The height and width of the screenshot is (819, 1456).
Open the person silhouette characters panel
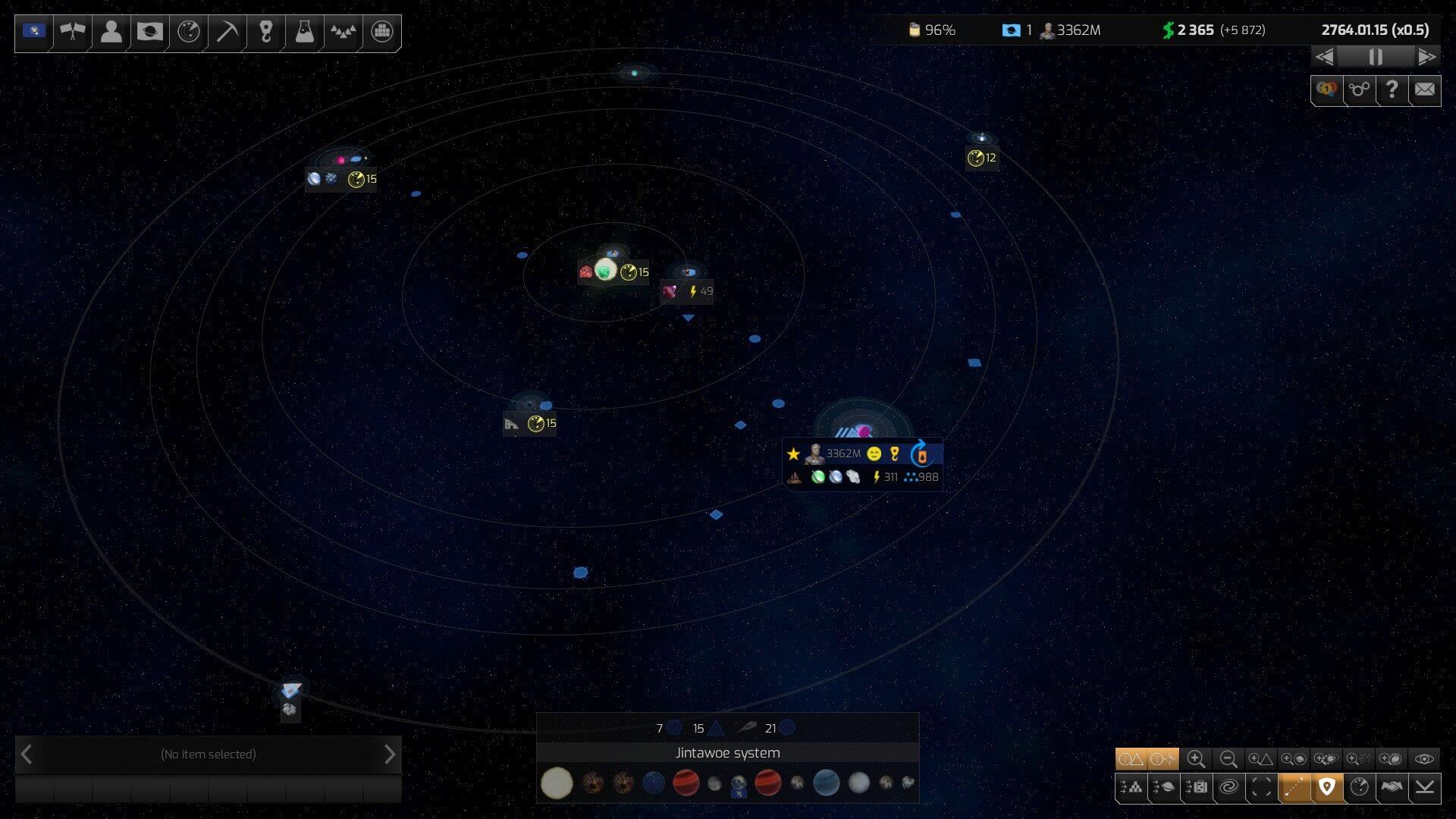pos(111,31)
